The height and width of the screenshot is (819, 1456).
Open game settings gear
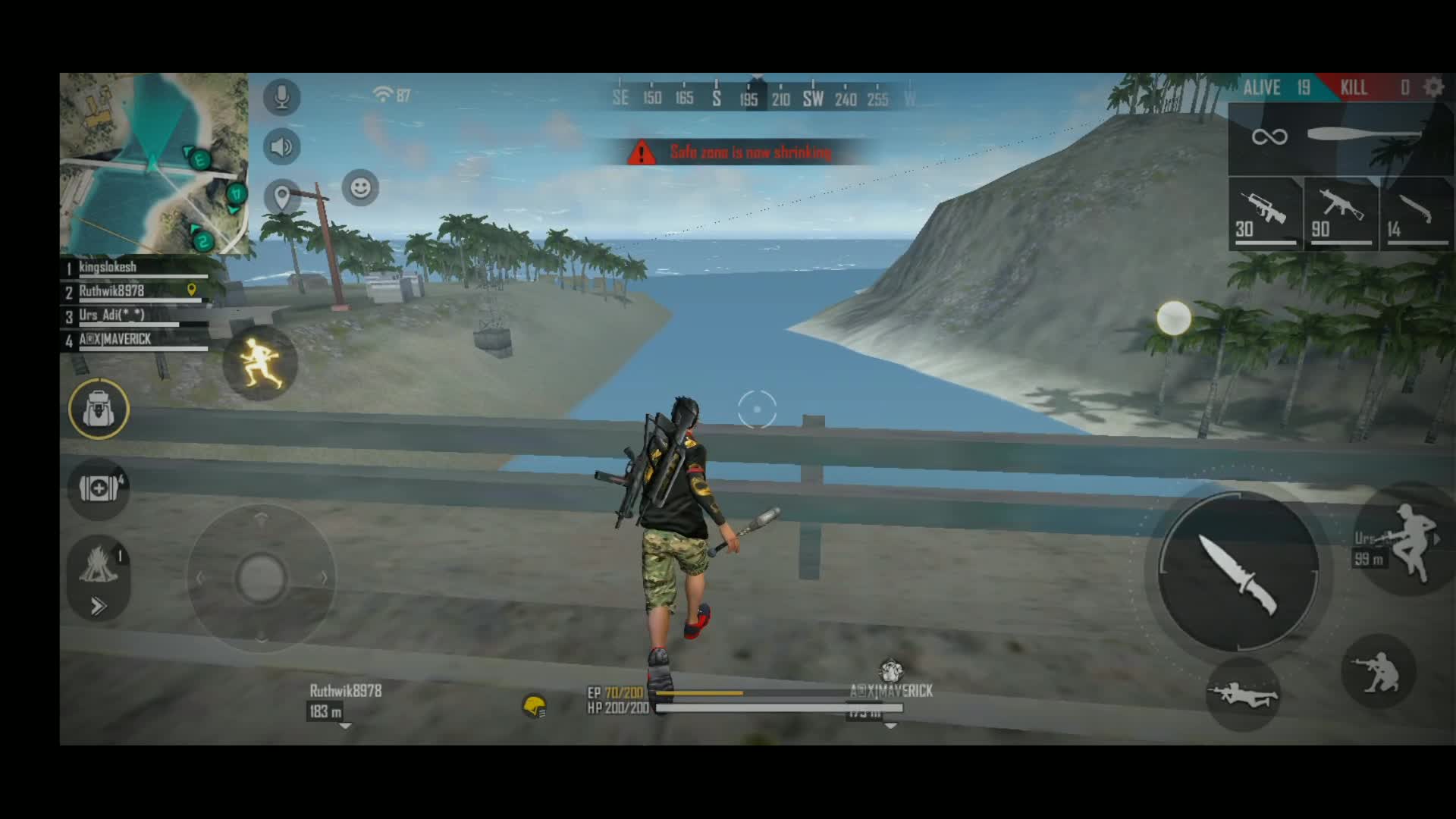click(x=1433, y=87)
